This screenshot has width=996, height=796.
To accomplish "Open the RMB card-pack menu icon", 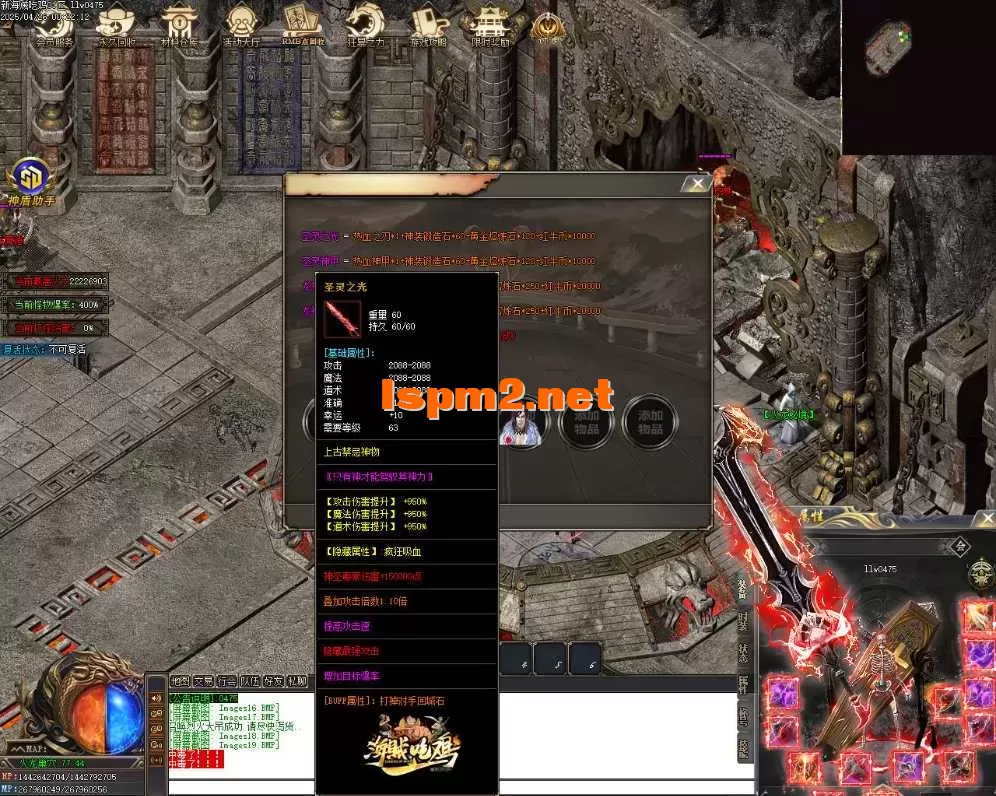I will pyautogui.click(x=302, y=26).
